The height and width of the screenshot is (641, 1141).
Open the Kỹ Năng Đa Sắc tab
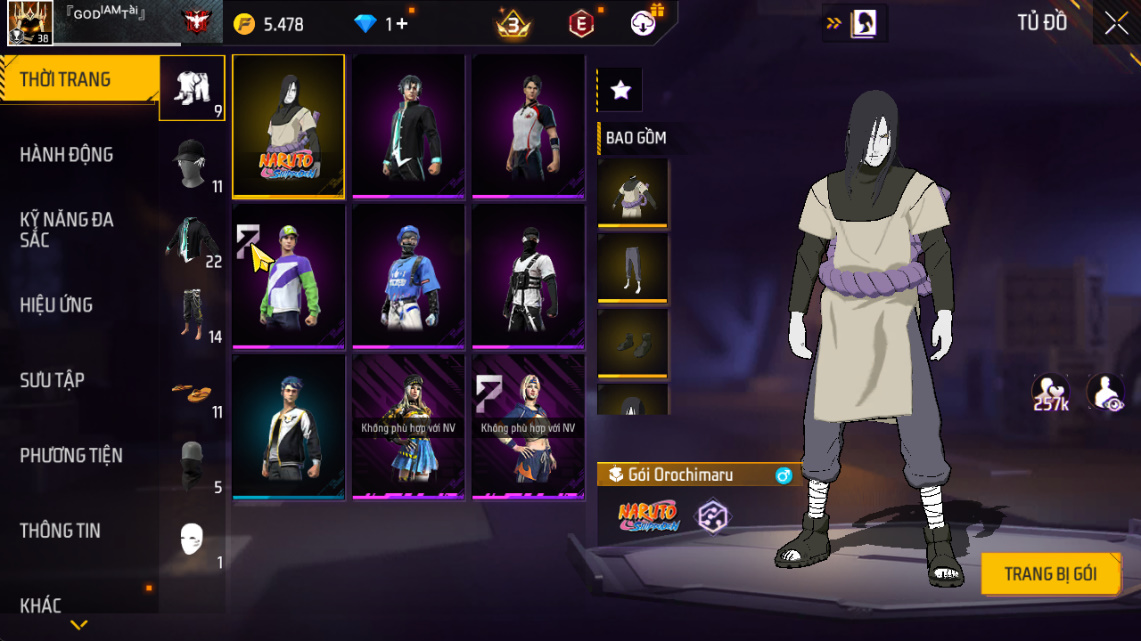point(66,229)
